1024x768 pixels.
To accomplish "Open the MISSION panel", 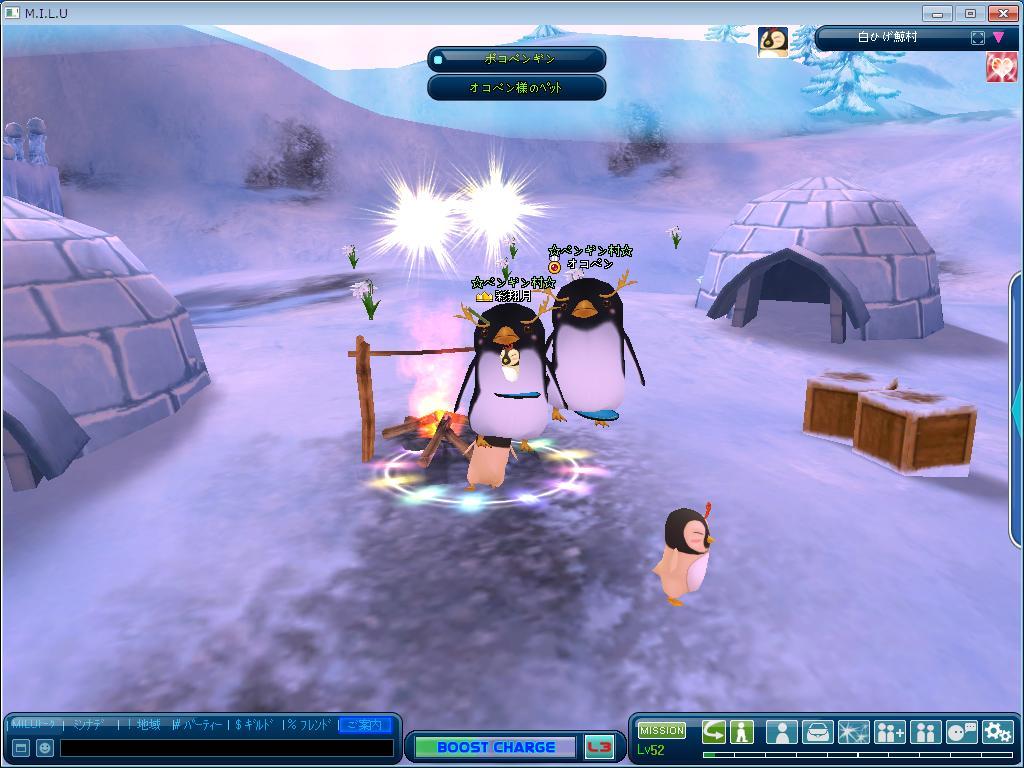I will click(661, 731).
